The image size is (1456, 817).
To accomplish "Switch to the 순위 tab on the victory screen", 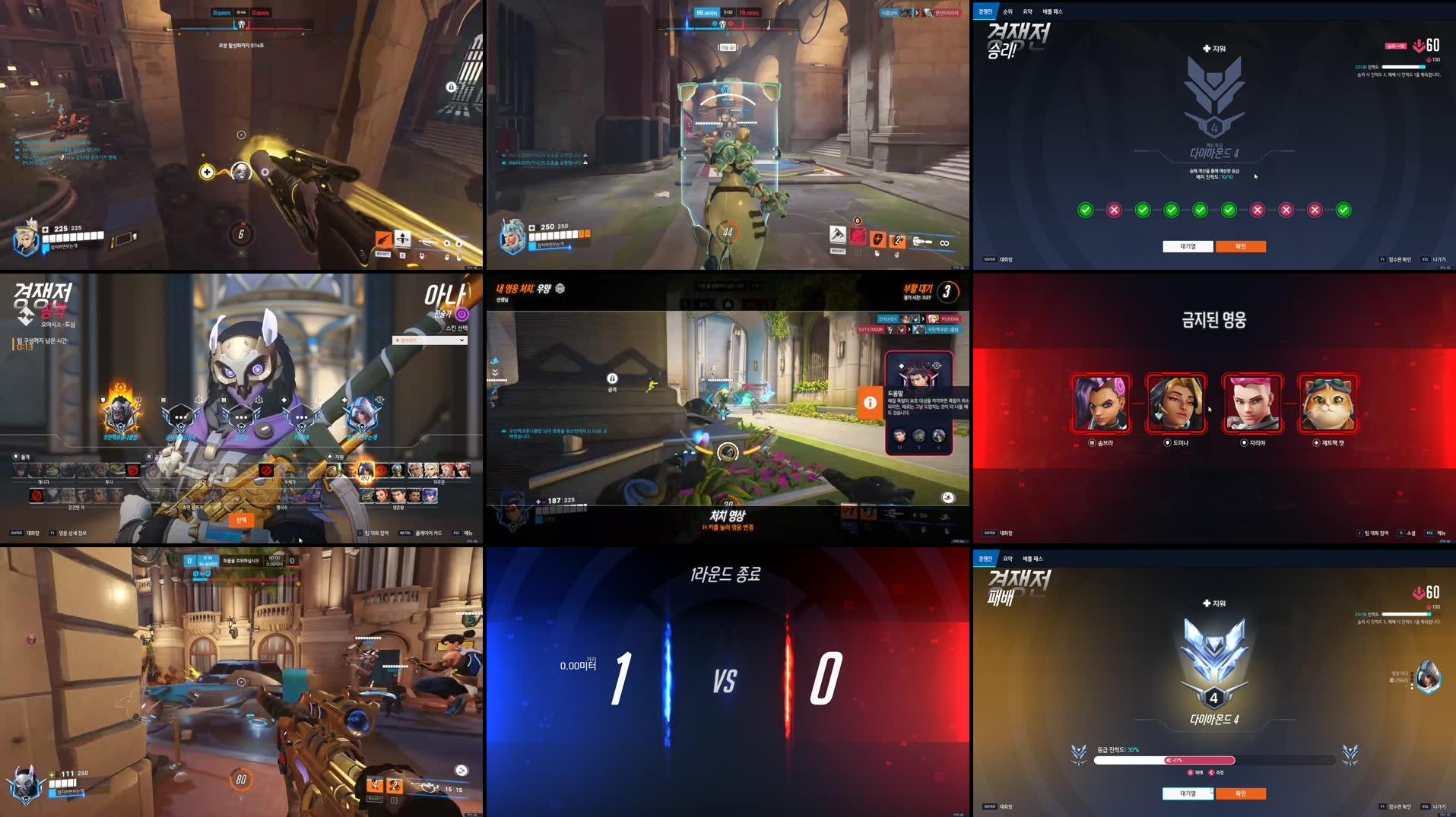I will pyautogui.click(x=1010, y=11).
